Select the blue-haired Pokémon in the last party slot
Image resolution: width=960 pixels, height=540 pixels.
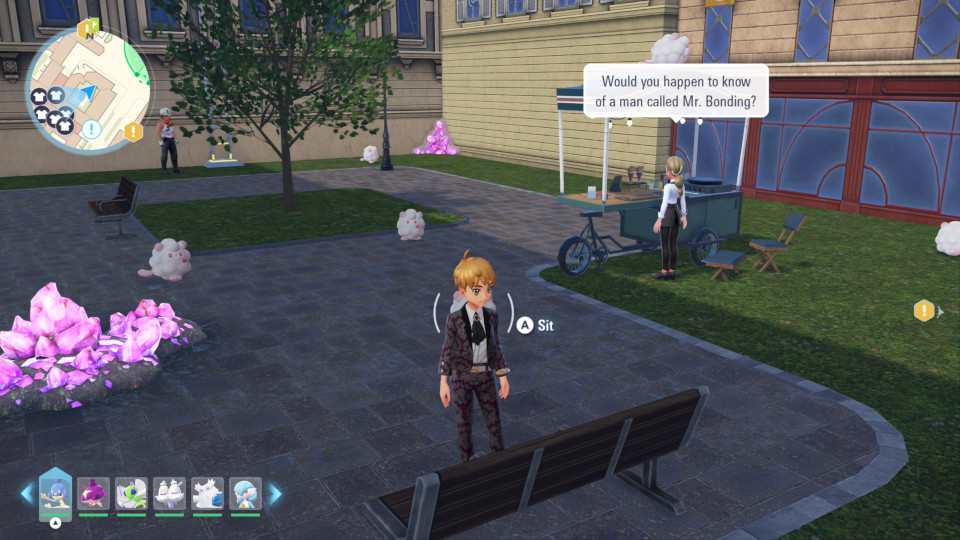(x=245, y=494)
